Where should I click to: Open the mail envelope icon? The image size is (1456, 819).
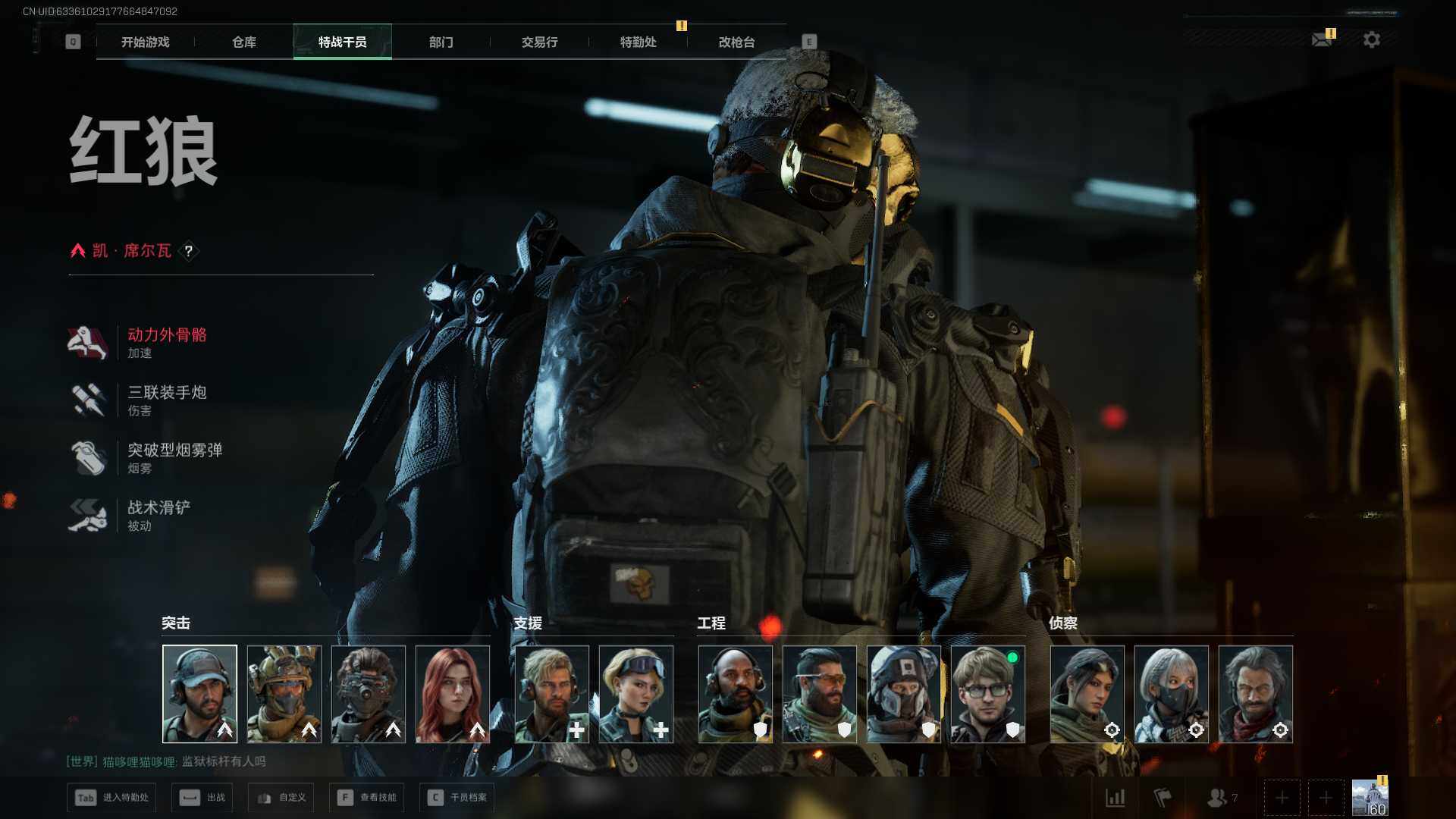tap(1322, 39)
